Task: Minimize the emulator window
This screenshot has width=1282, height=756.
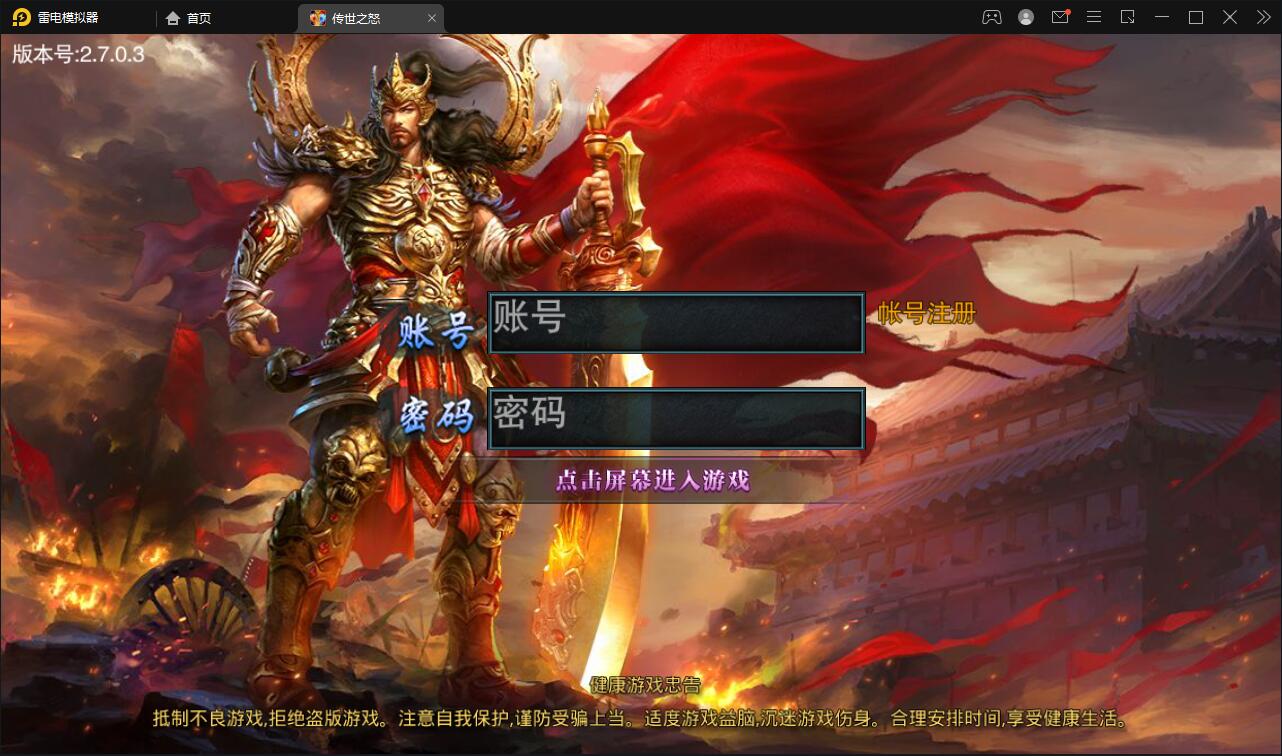Action: [1161, 17]
